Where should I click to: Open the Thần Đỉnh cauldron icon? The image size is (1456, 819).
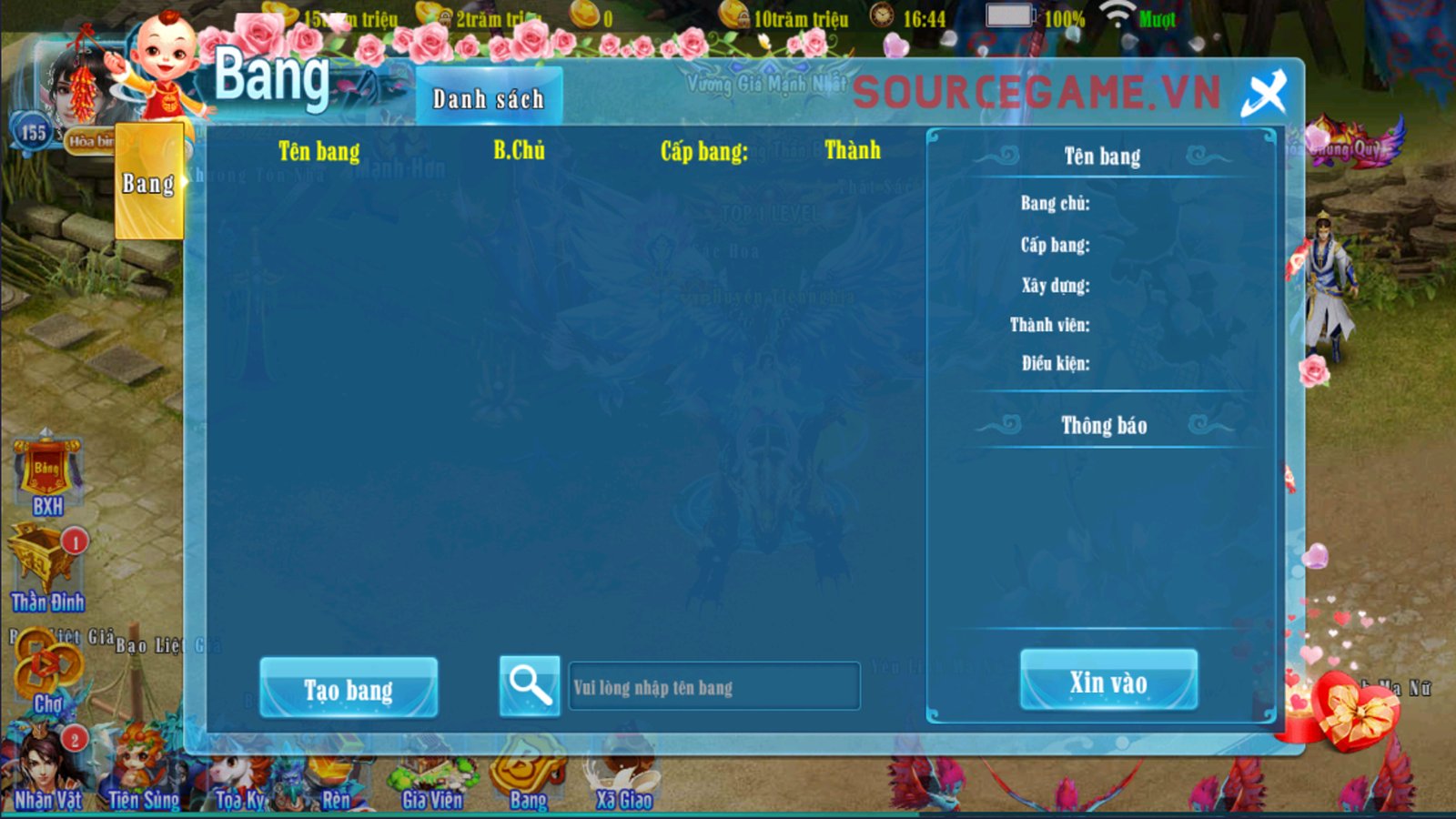coord(45,569)
